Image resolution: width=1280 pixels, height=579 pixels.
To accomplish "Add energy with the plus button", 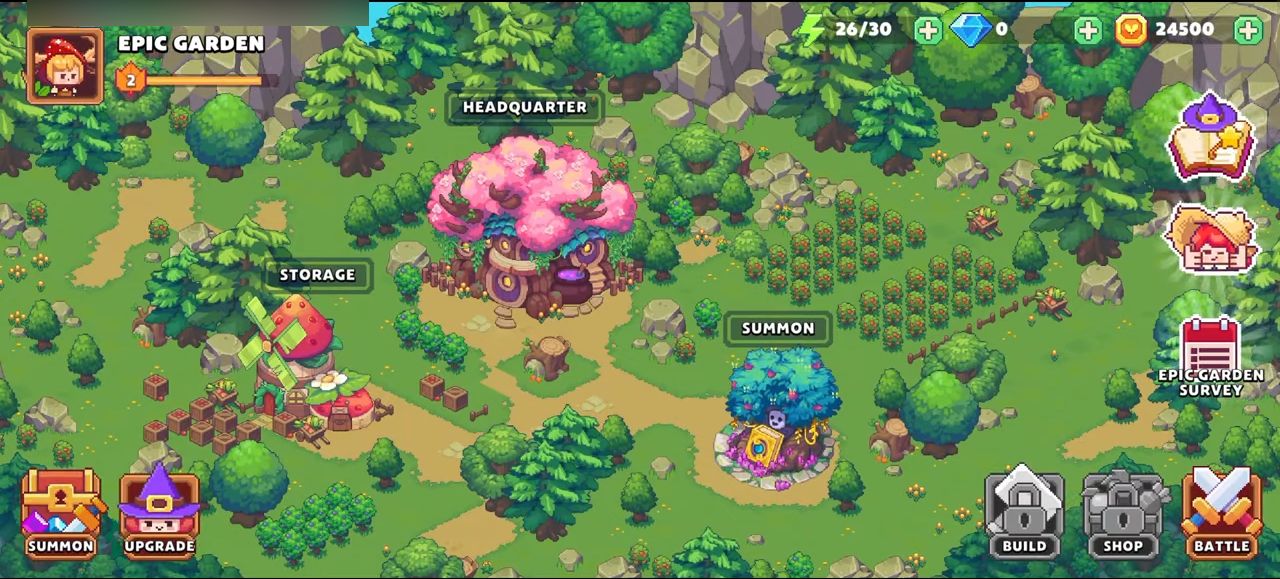I will [x=928, y=30].
